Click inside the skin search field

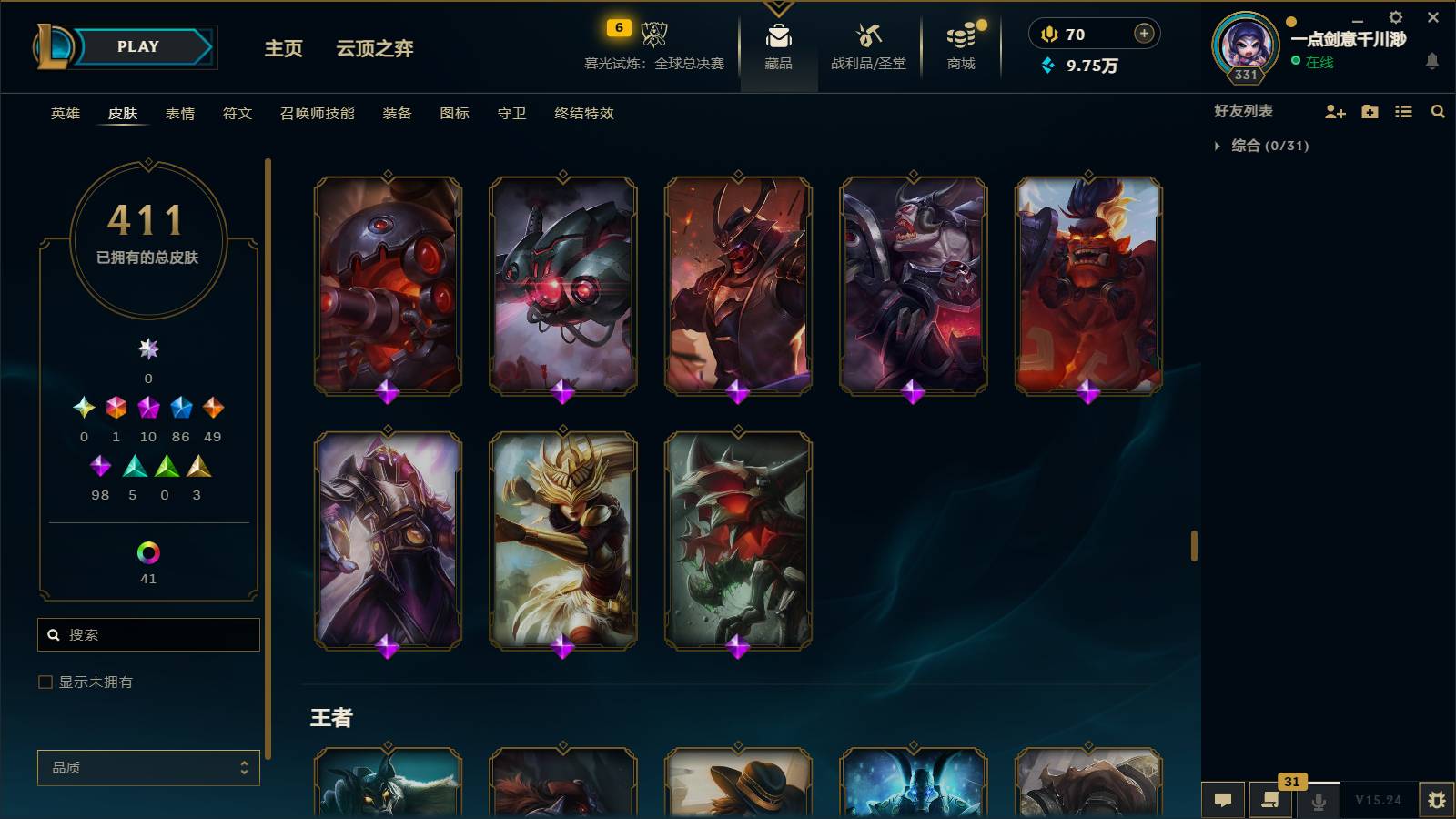click(x=148, y=634)
